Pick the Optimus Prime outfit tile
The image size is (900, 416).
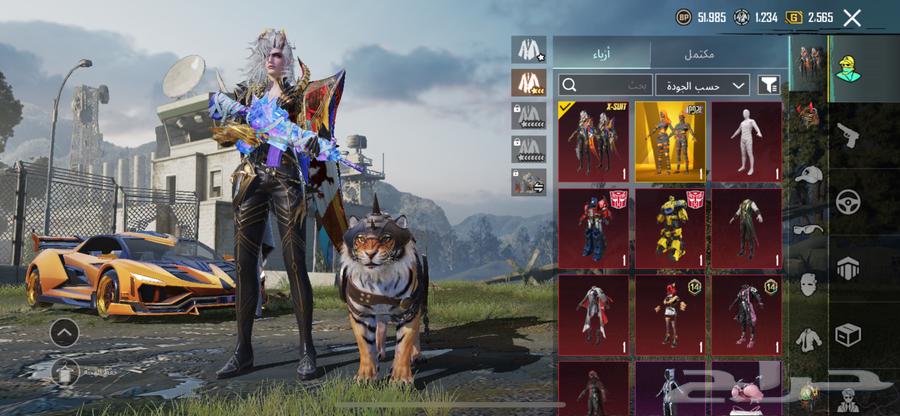pyautogui.click(x=593, y=228)
